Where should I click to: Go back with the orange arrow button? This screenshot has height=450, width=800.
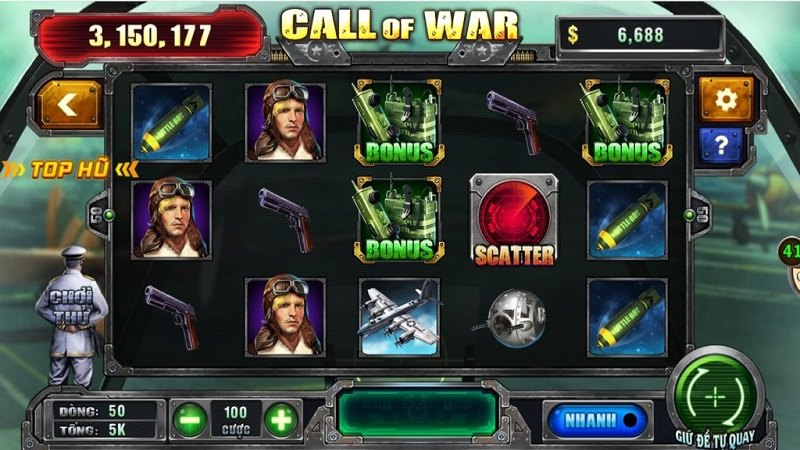[x=70, y=105]
